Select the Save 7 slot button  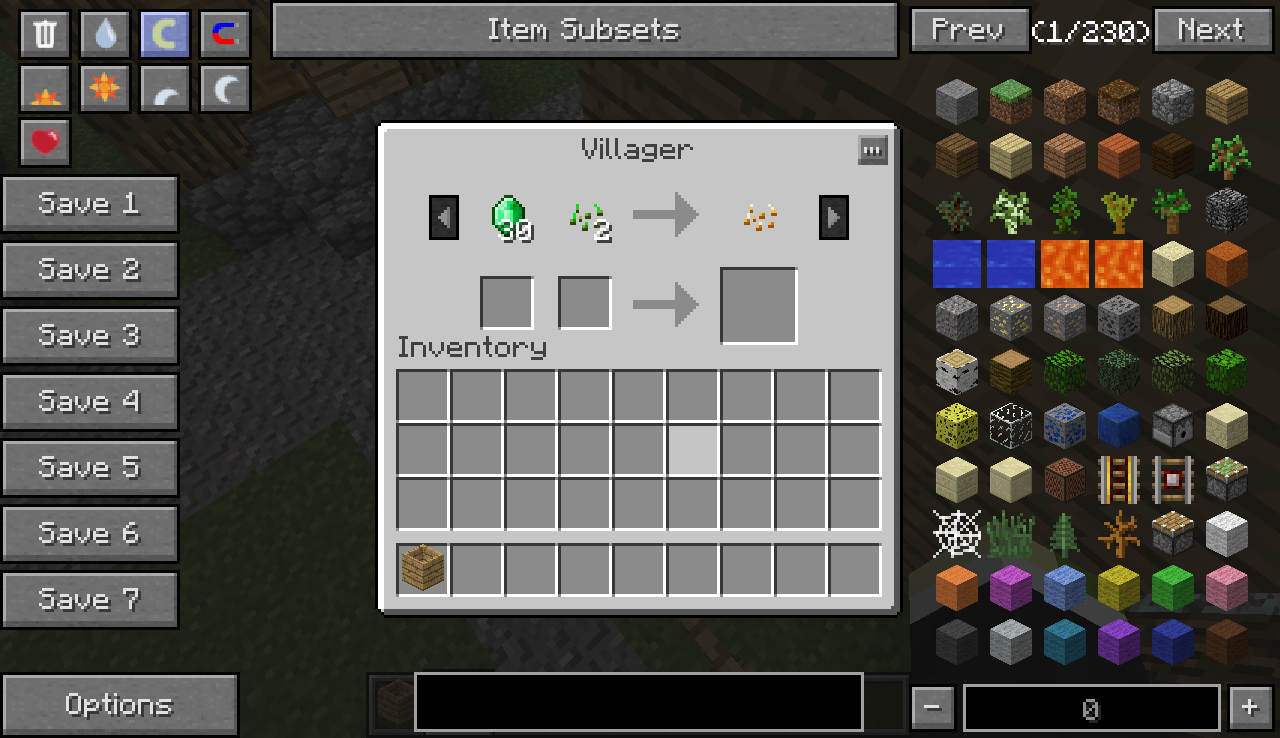point(90,600)
